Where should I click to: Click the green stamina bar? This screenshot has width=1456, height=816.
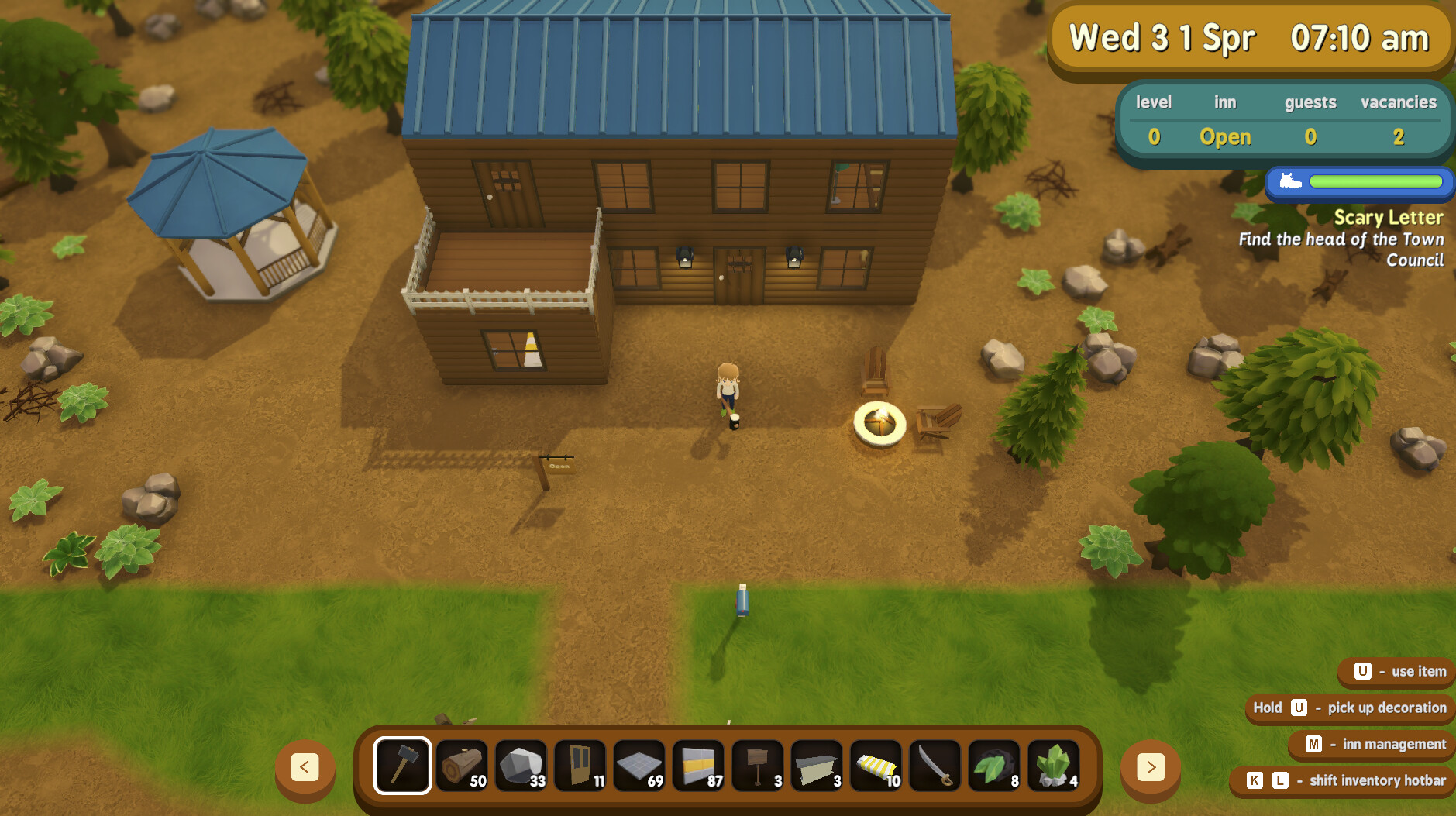(x=1375, y=183)
